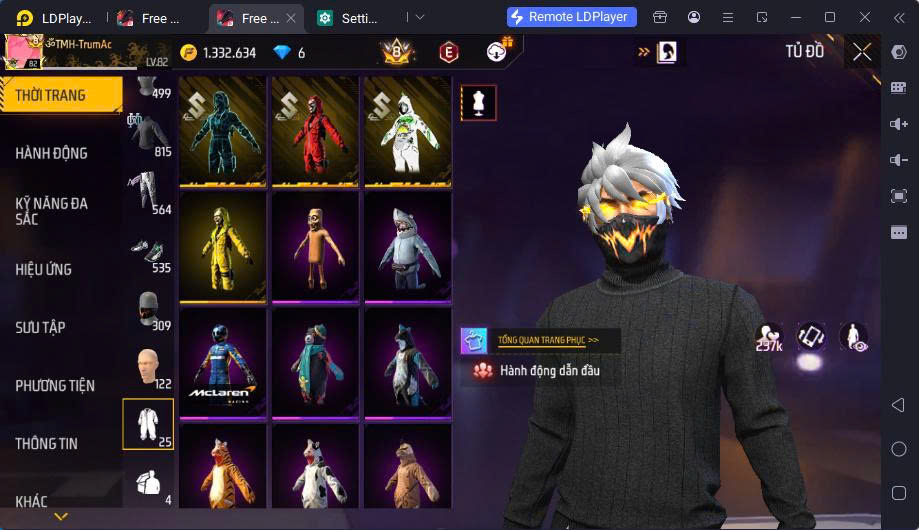Select the pants subcategory with 564 items
This screenshot has height=530, width=919.
tap(148, 192)
